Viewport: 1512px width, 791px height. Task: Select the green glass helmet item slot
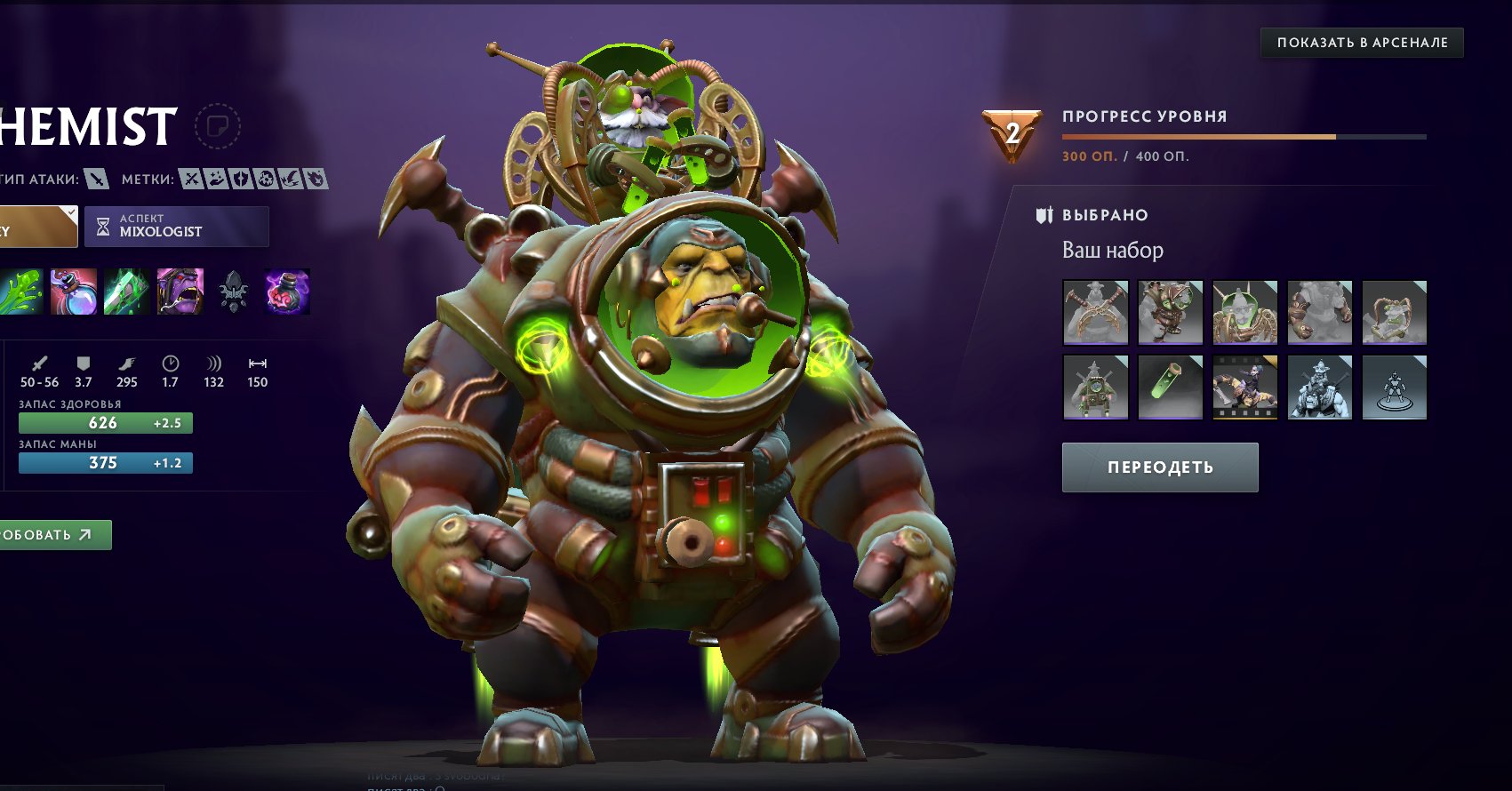1245,313
